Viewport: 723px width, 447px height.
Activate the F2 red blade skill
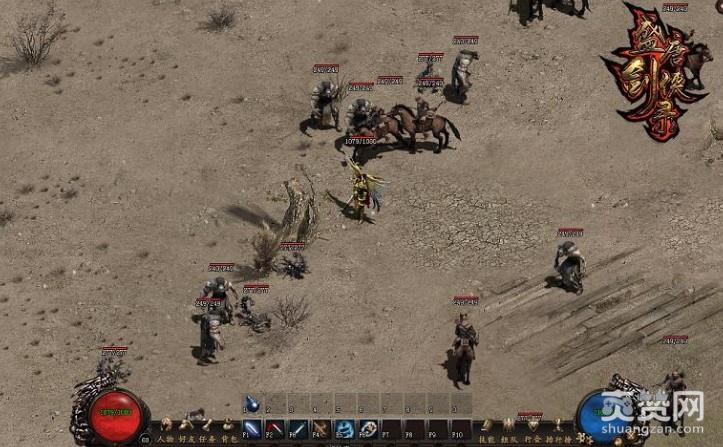click(x=275, y=428)
